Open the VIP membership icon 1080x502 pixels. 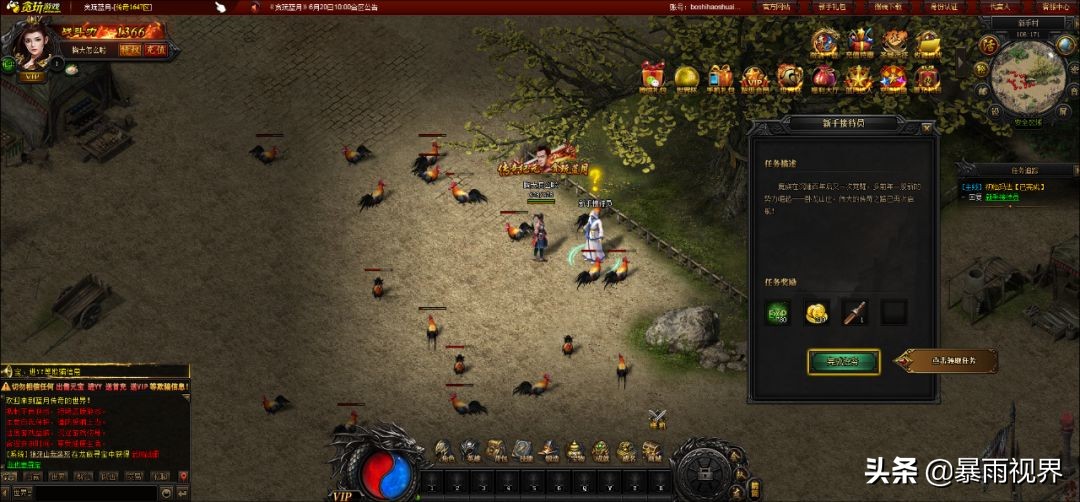pos(753,77)
